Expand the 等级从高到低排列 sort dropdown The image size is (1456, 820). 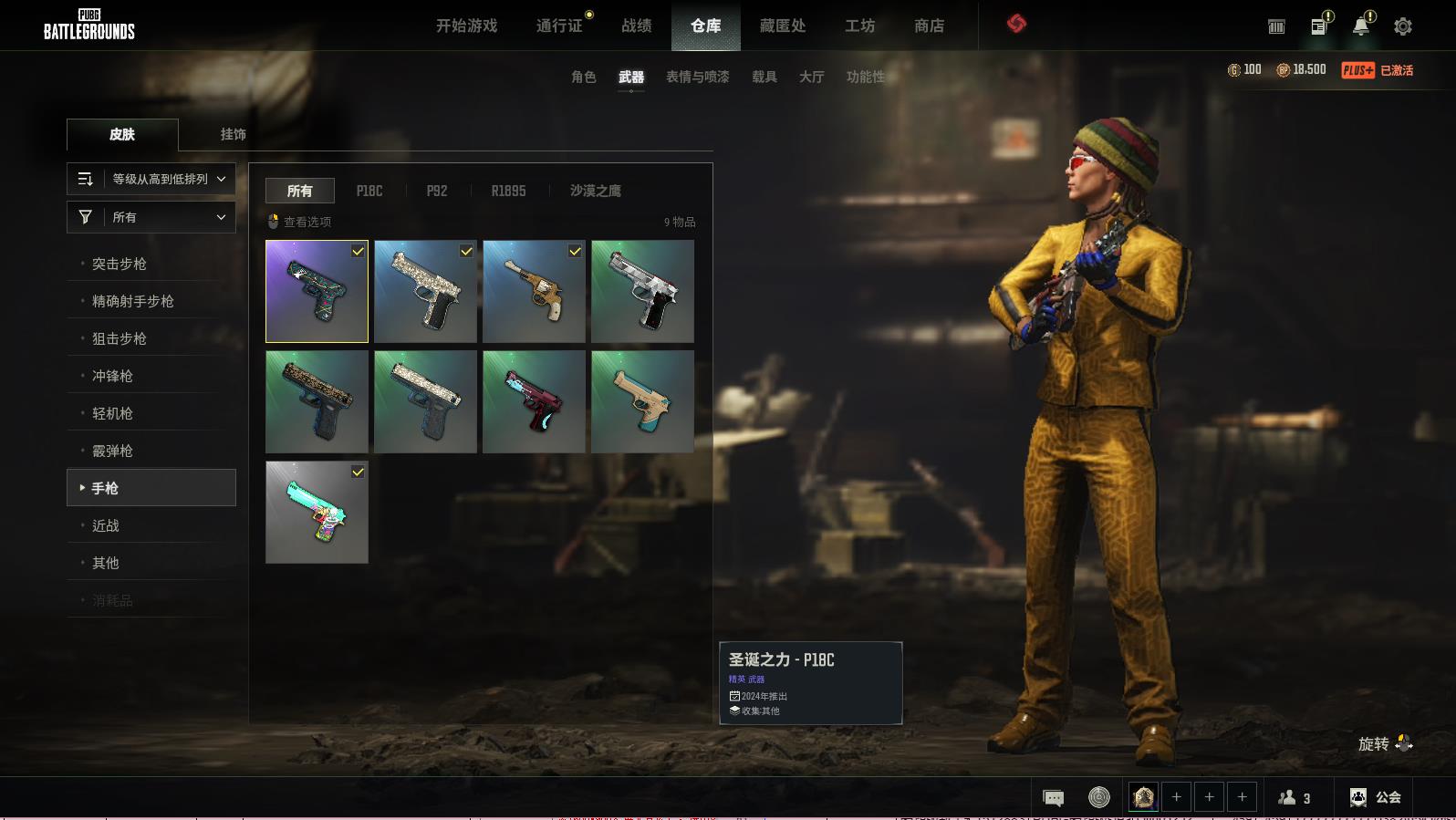pyautogui.click(x=151, y=179)
